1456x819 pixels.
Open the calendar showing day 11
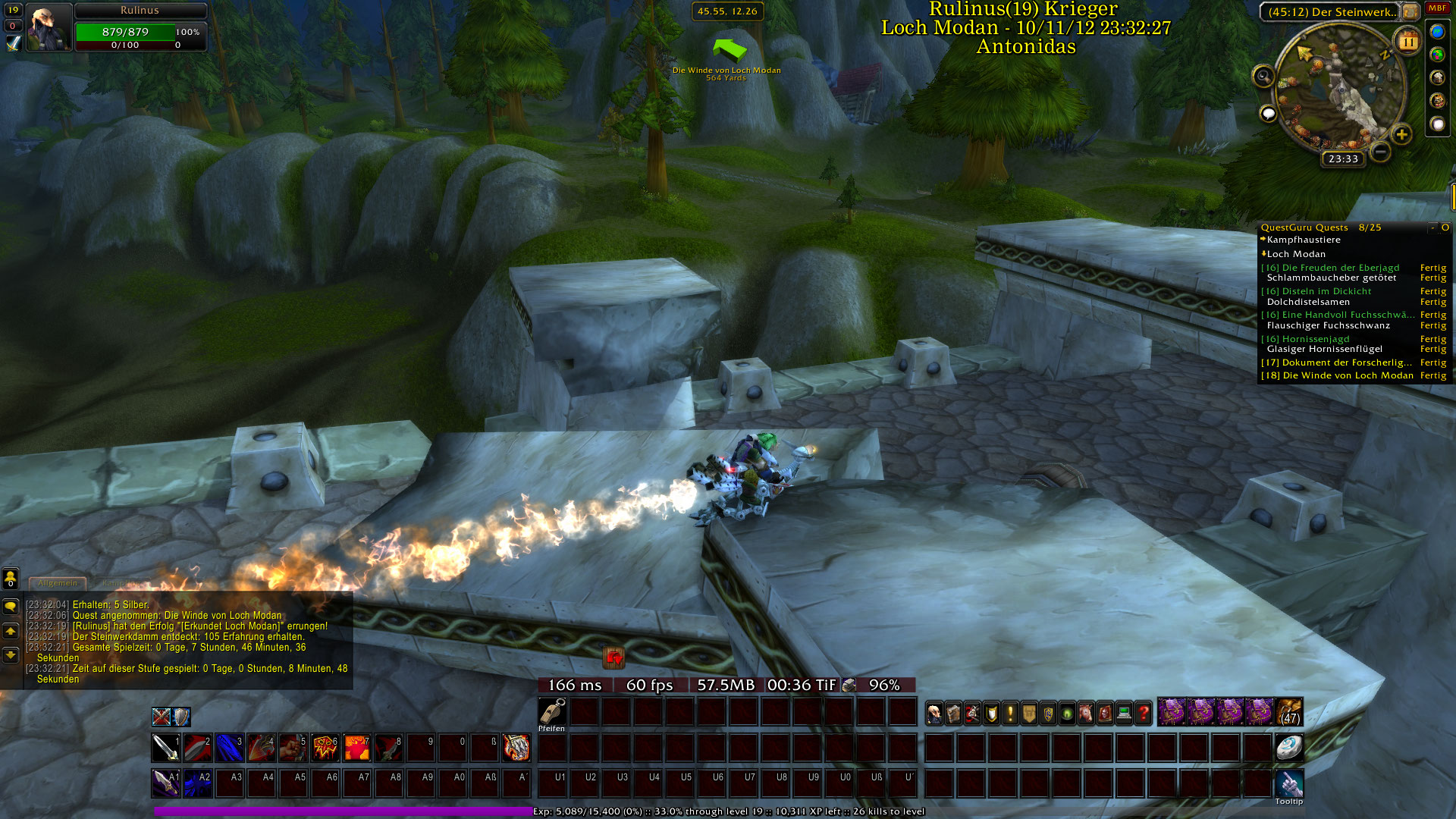pos(1408,41)
